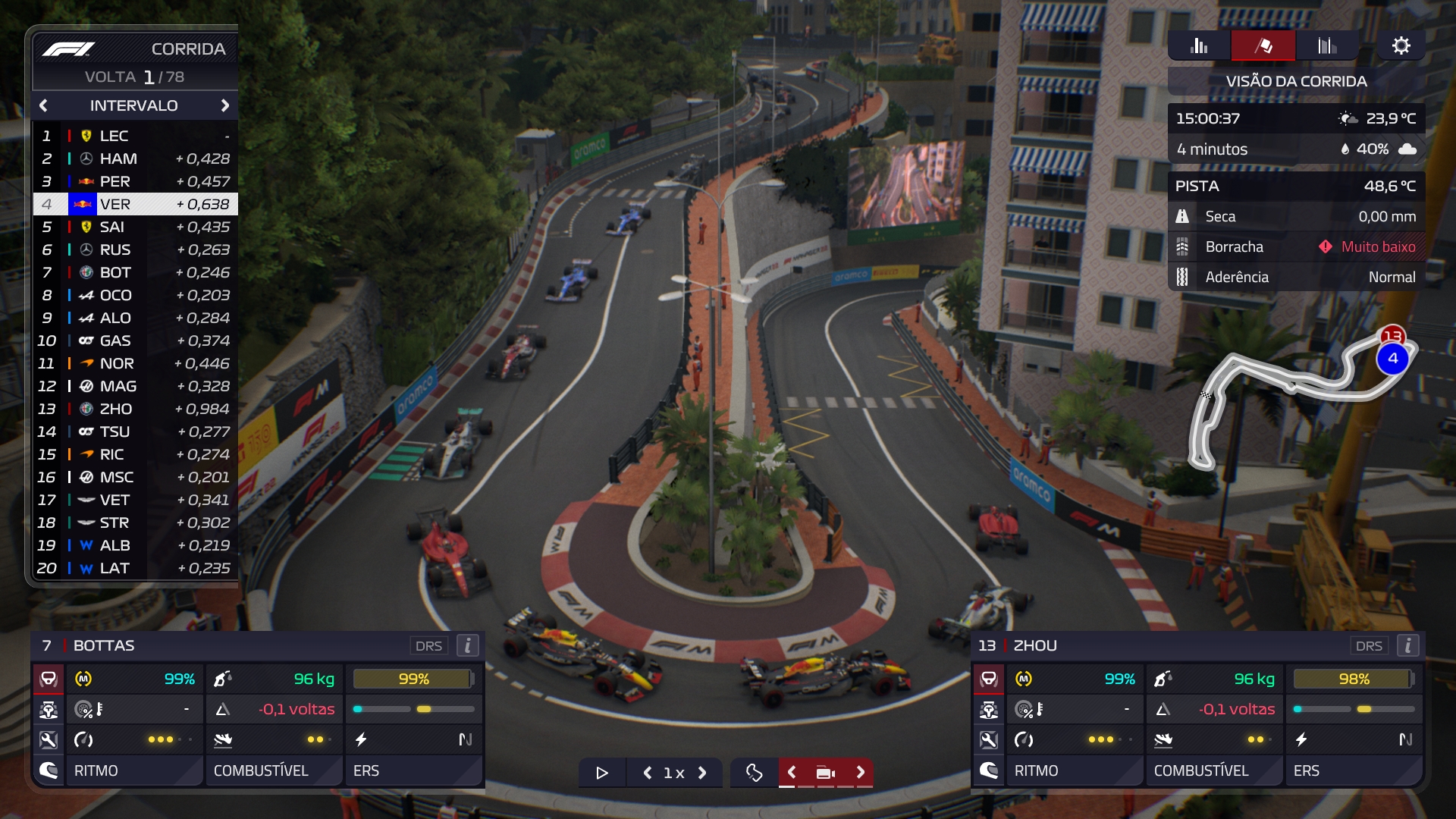1456x819 pixels.
Task: Open the bar chart standings tab
Action: coord(1199,45)
